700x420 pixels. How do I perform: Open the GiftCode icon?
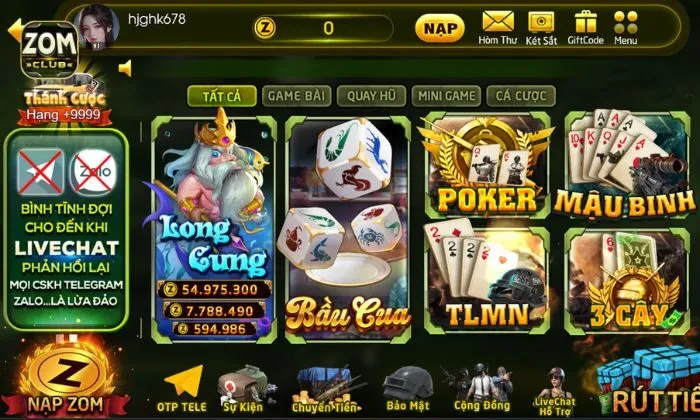click(x=585, y=27)
